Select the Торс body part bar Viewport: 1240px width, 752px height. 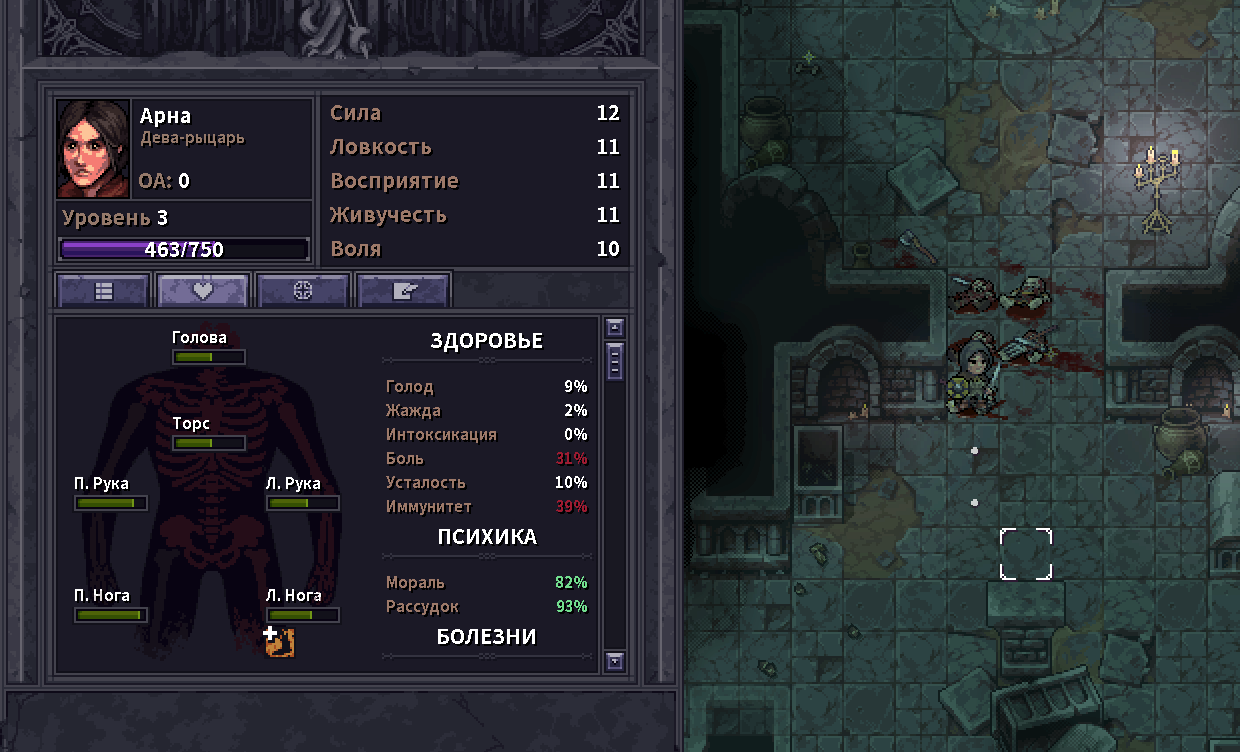[x=208, y=443]
